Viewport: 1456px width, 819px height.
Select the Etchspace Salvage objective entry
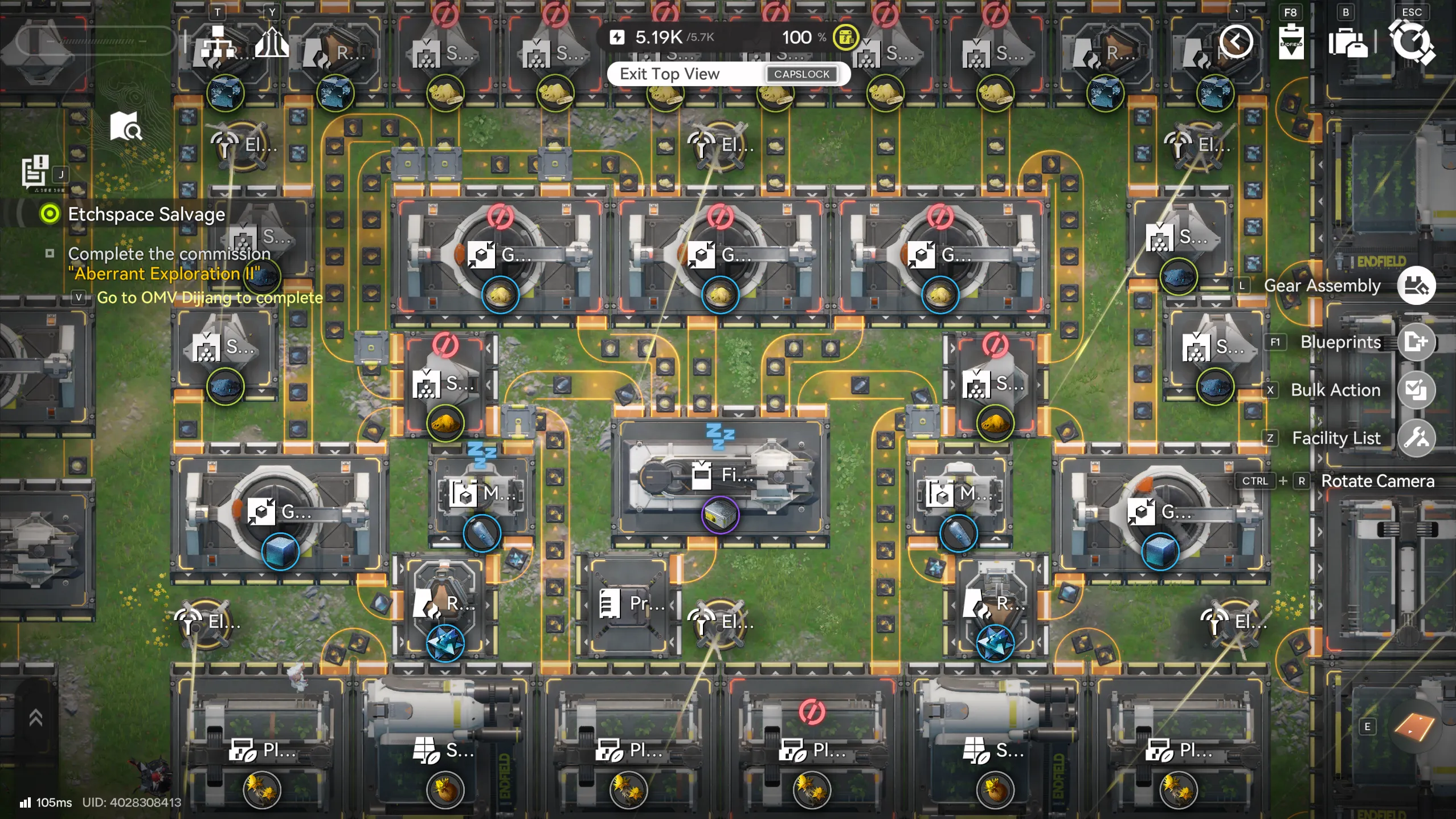click(146, 214)
